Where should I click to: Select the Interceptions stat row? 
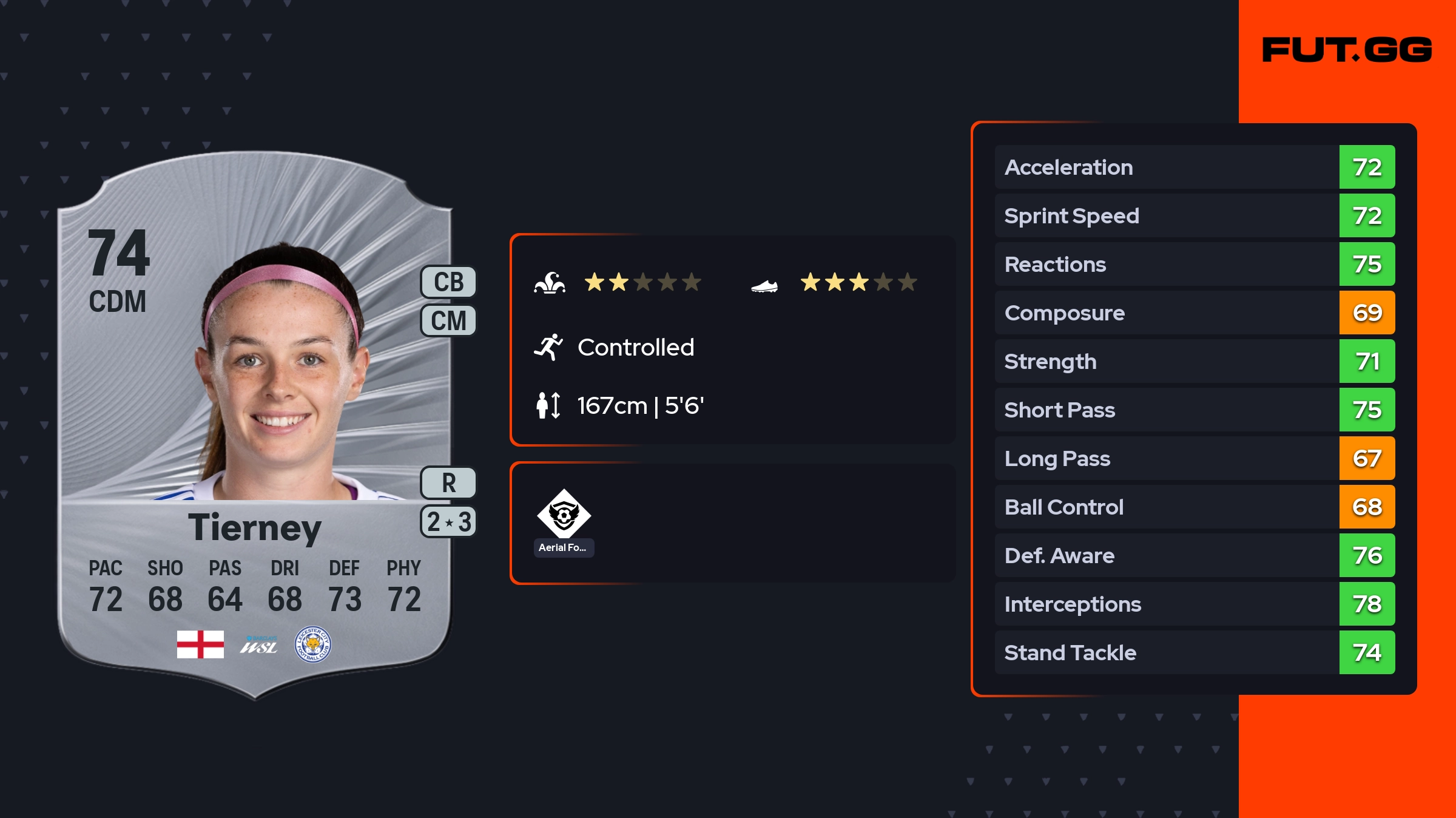tap(1194, 604)
